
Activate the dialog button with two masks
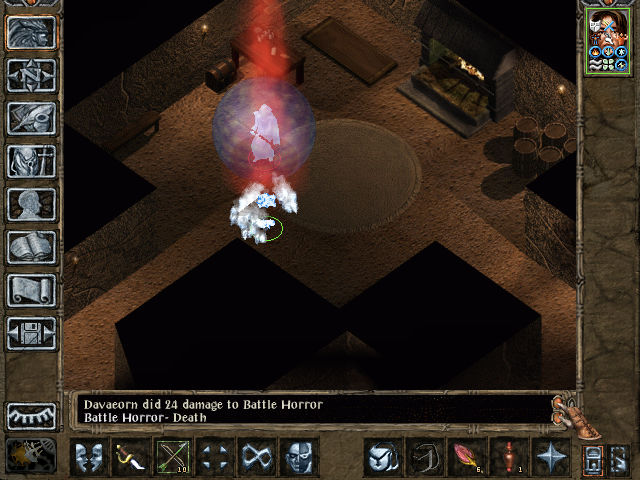[89, 457]
